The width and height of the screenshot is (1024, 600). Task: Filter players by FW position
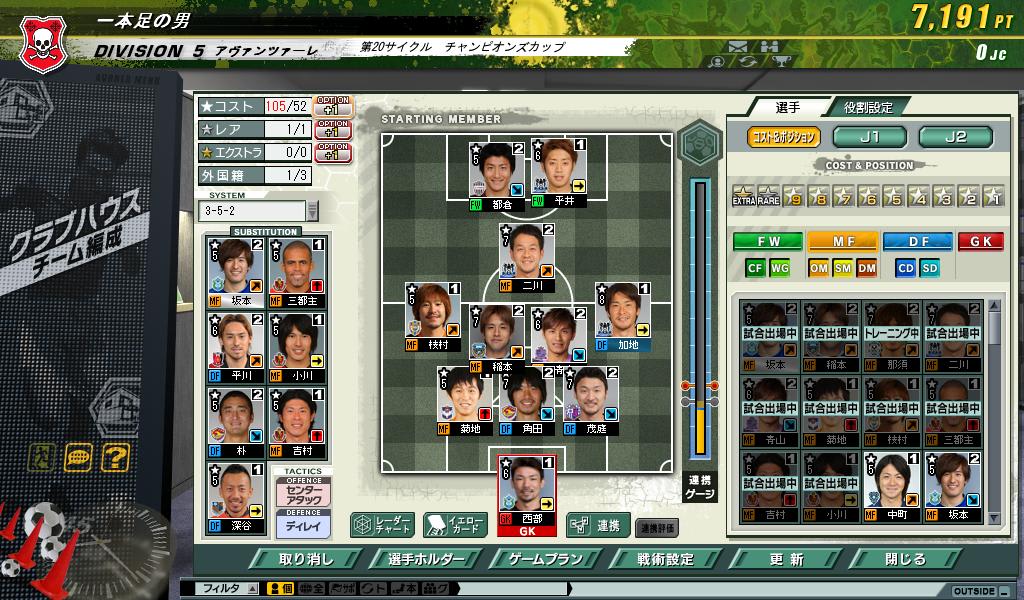(767, 241)
